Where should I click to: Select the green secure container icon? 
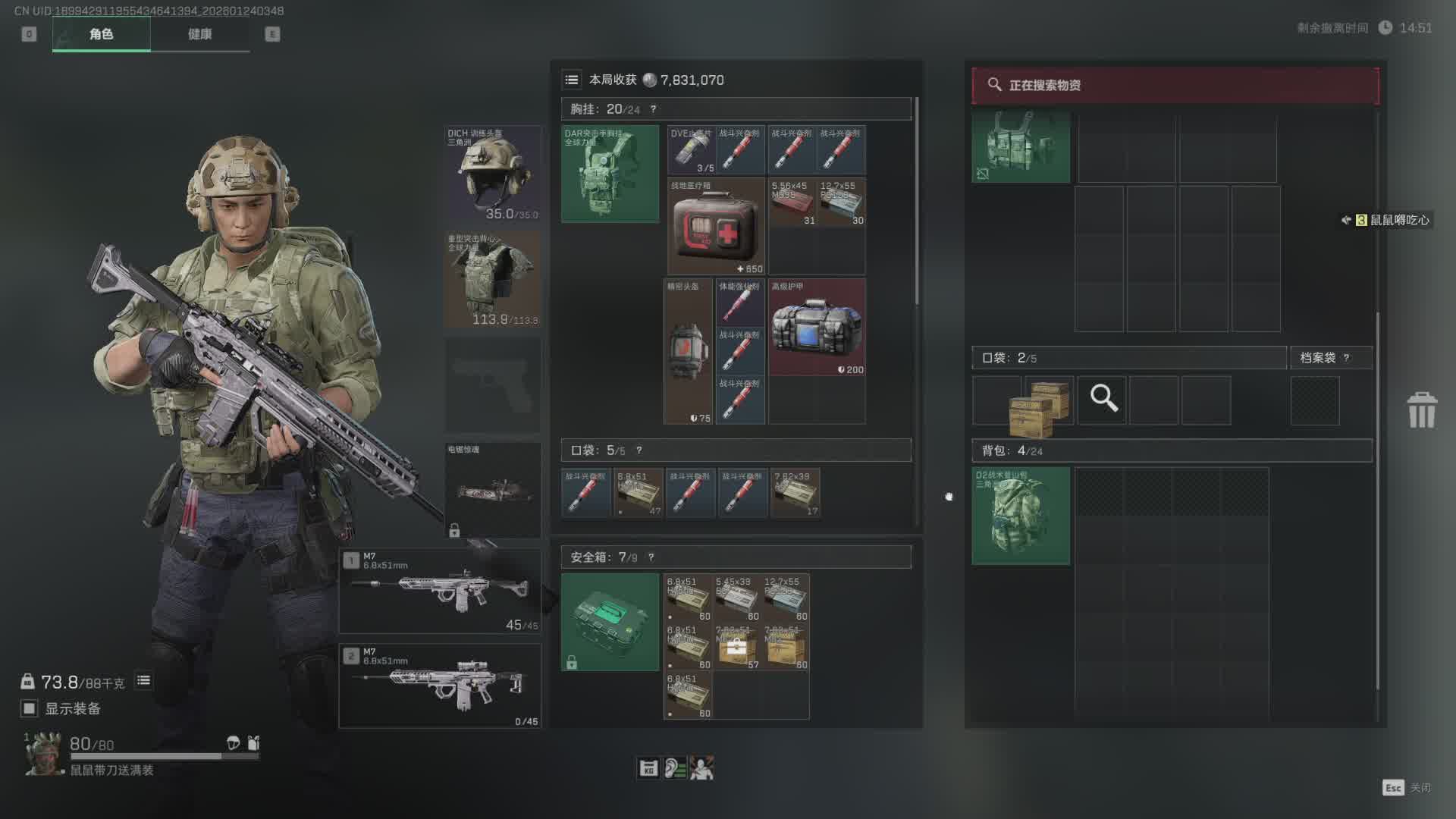click(x=610, y=622)
